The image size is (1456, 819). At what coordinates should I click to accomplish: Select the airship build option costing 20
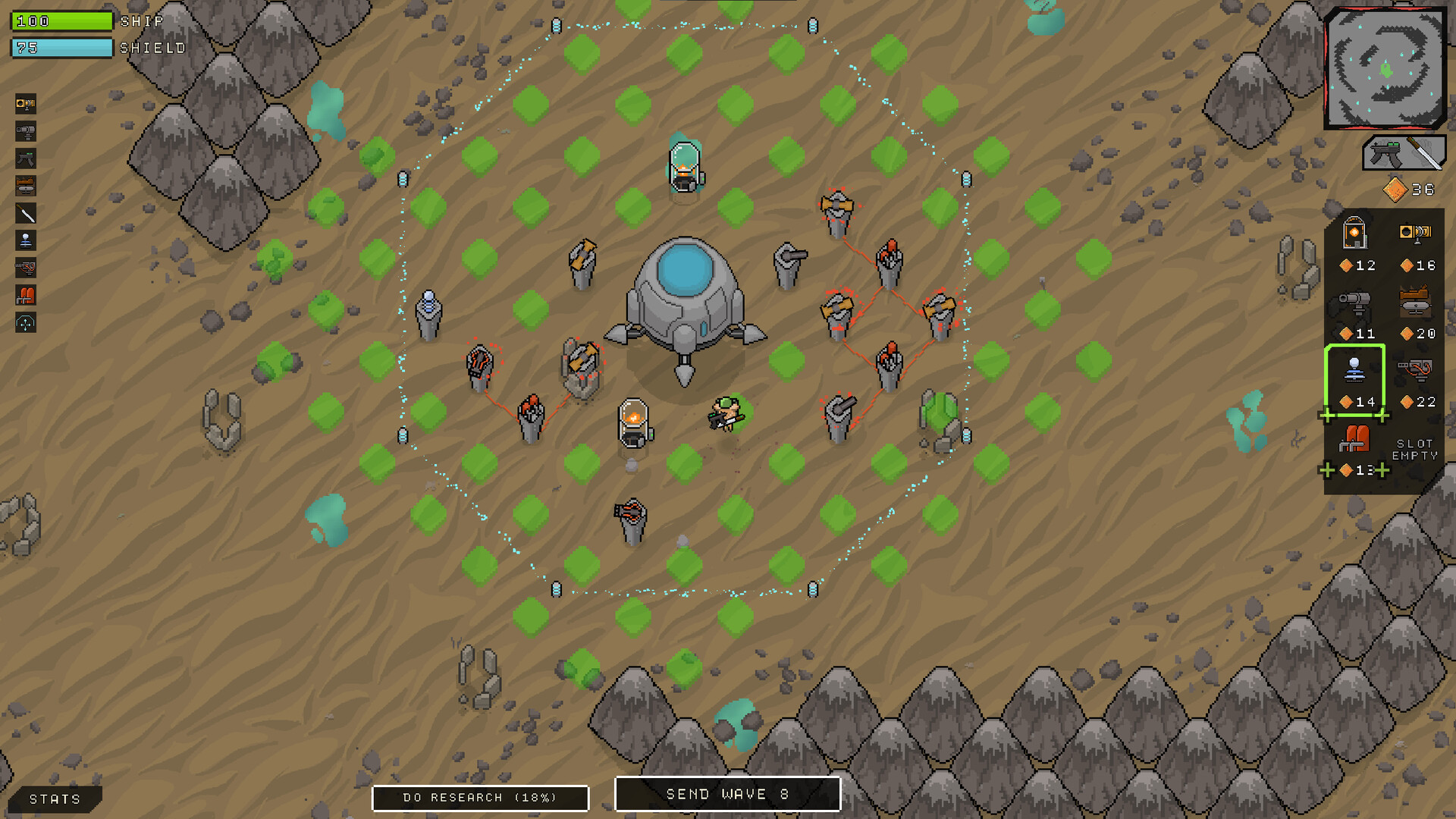(1414, 300)
